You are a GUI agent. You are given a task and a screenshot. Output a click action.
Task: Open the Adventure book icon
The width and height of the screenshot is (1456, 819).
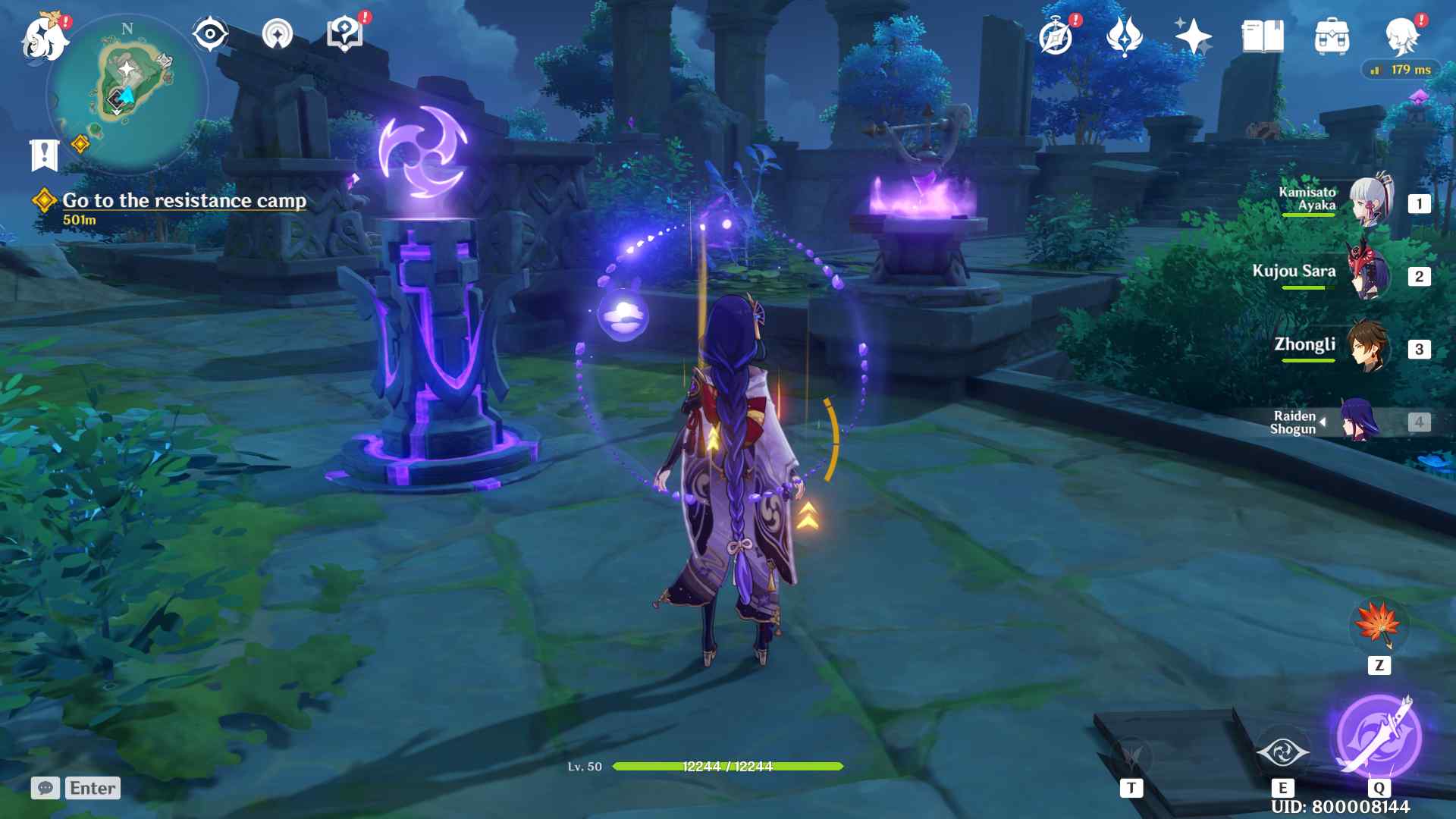[x=1263, y=36]
